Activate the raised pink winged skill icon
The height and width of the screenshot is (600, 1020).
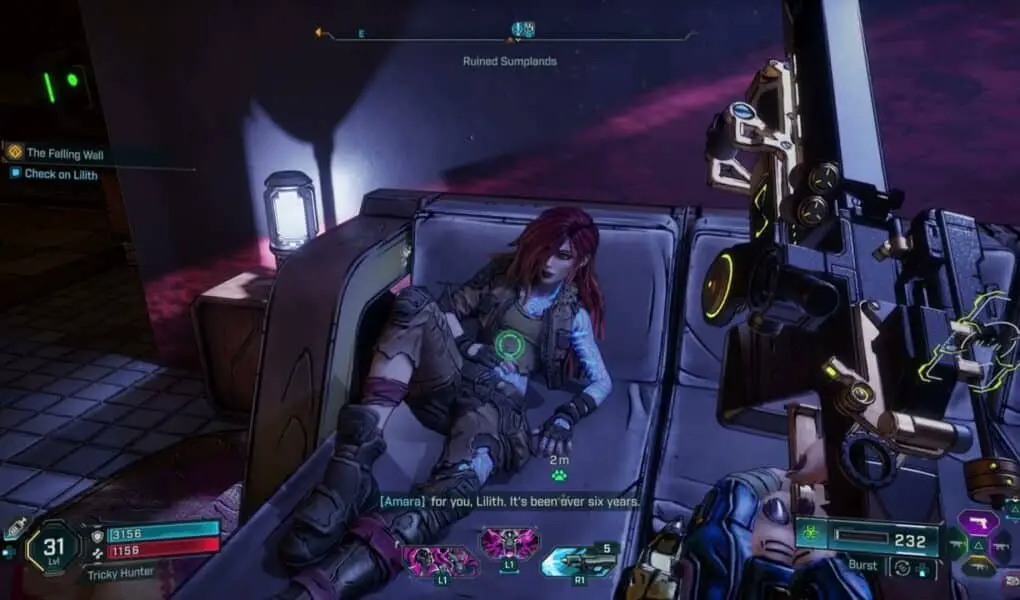point(508,546)
